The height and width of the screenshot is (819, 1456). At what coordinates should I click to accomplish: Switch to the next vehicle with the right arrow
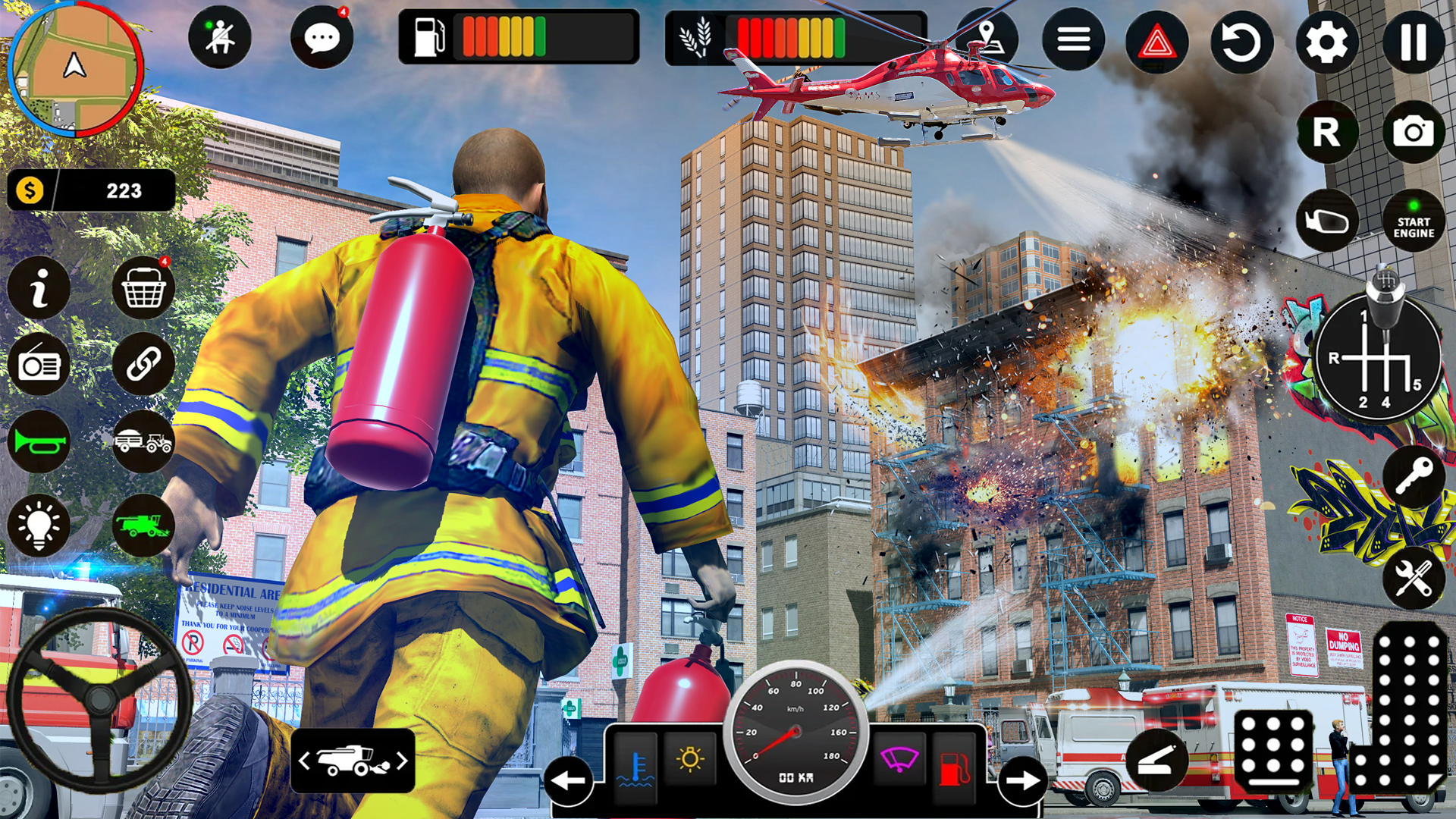(1022, 779)
